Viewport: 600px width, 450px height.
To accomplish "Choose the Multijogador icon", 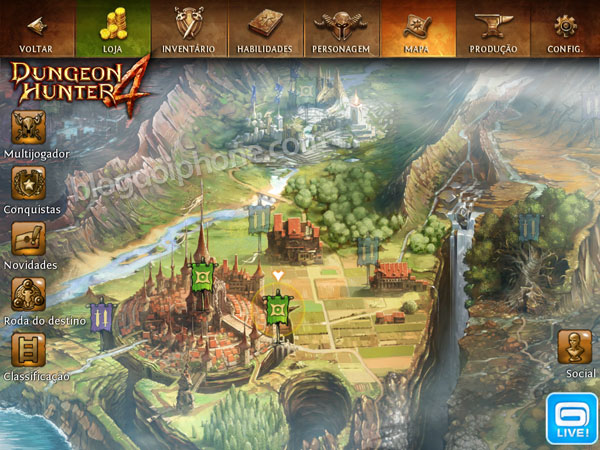I will tap(29, 129).
